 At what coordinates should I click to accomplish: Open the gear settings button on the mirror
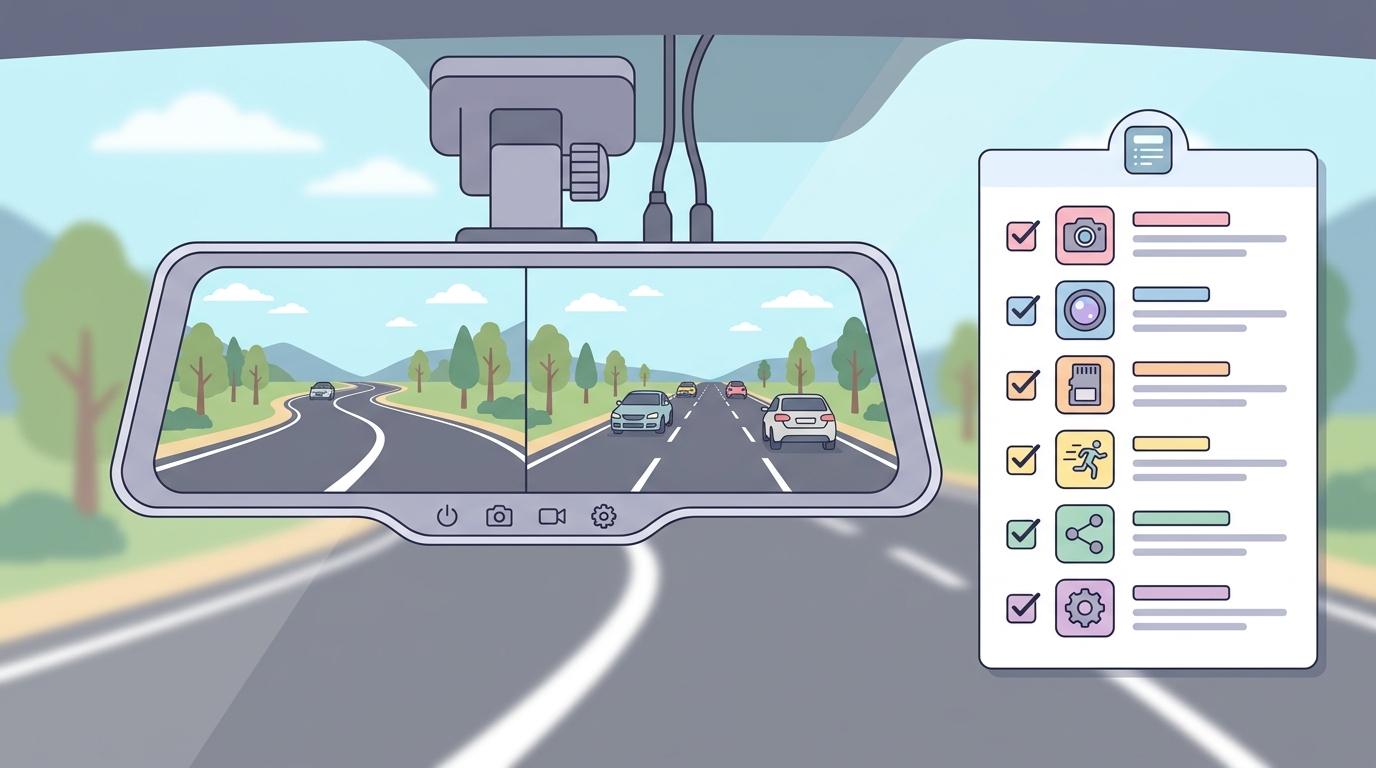coord(604,516)
